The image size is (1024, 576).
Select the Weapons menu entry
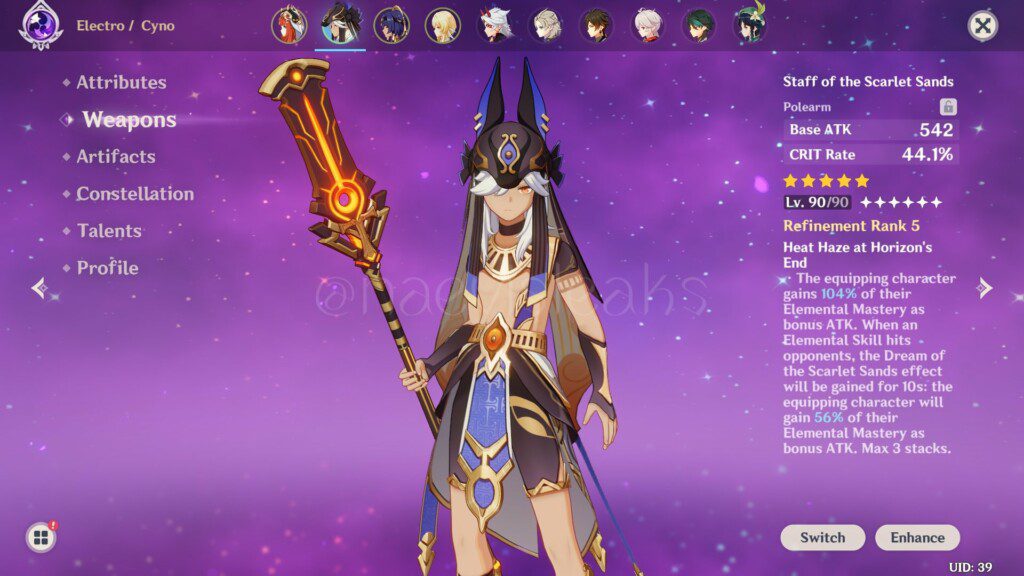(129, 120)
